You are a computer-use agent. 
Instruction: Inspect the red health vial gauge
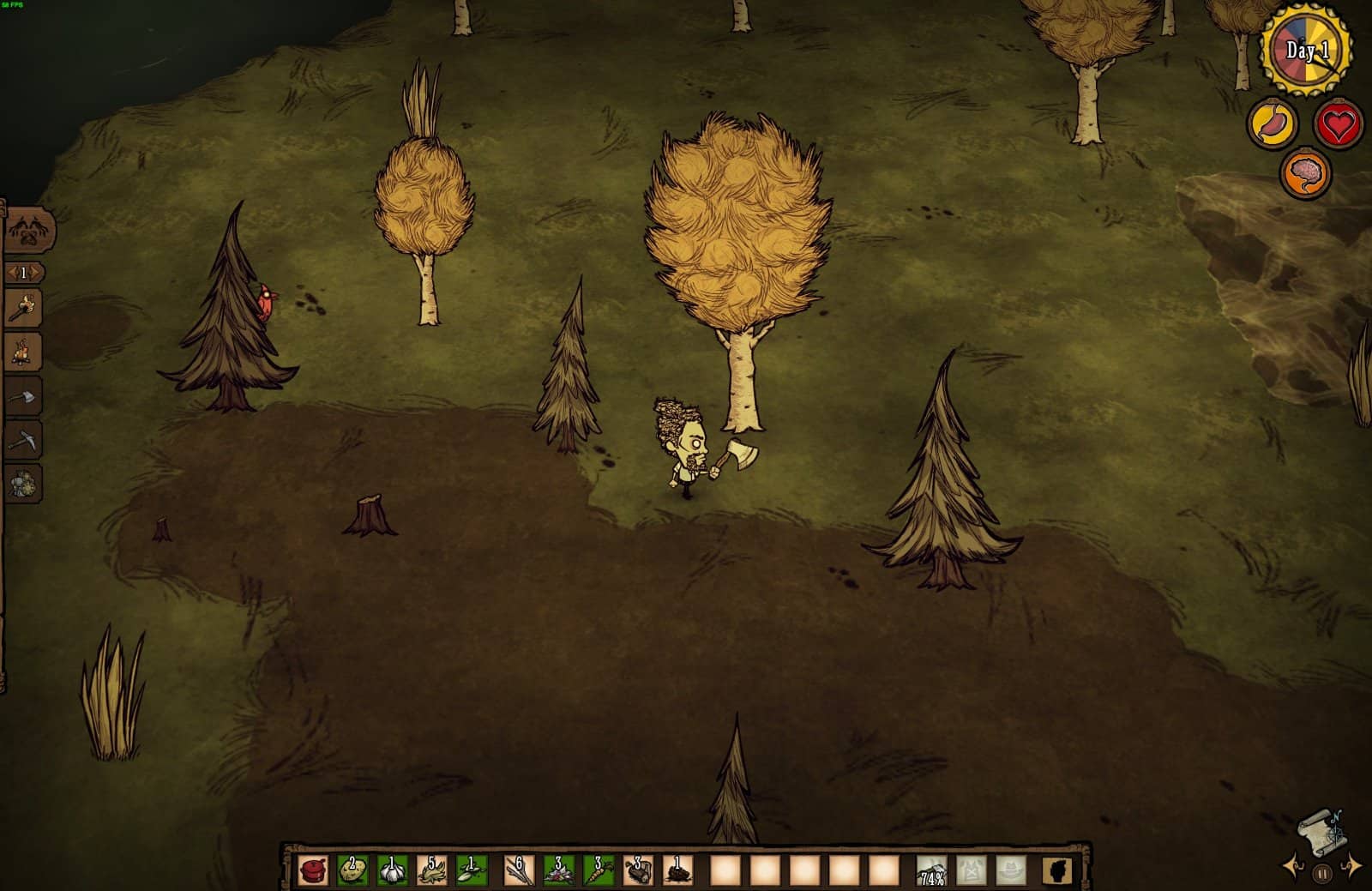tap(1338, 124)
